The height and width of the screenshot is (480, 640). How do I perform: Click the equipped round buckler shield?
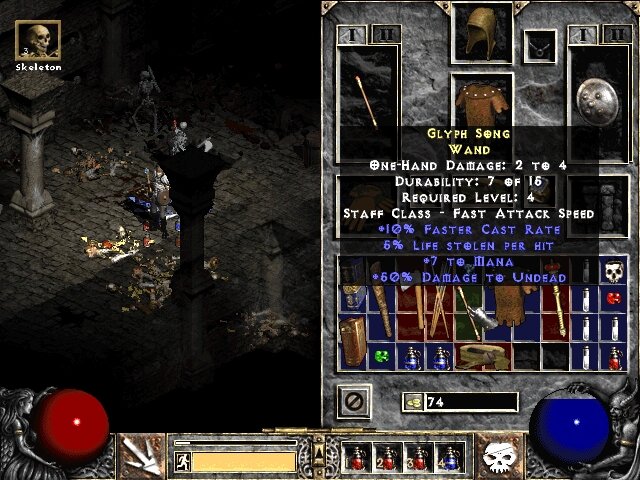598,96
